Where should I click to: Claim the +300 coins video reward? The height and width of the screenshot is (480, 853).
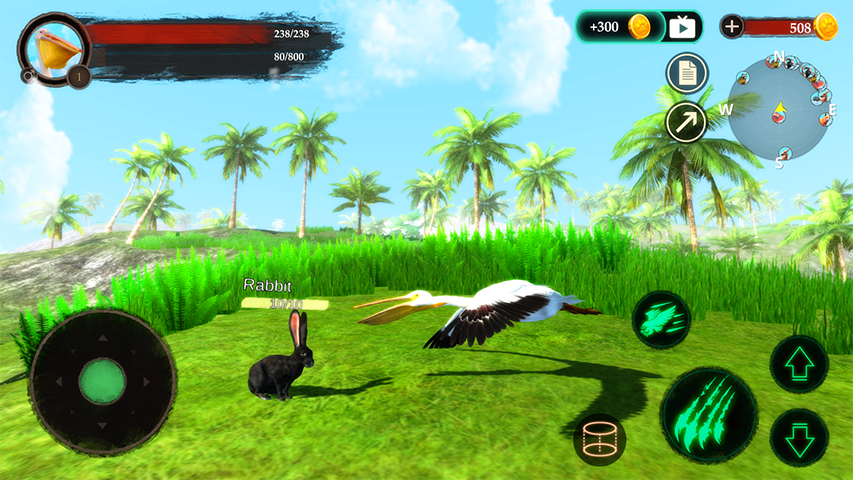(639, 27)
